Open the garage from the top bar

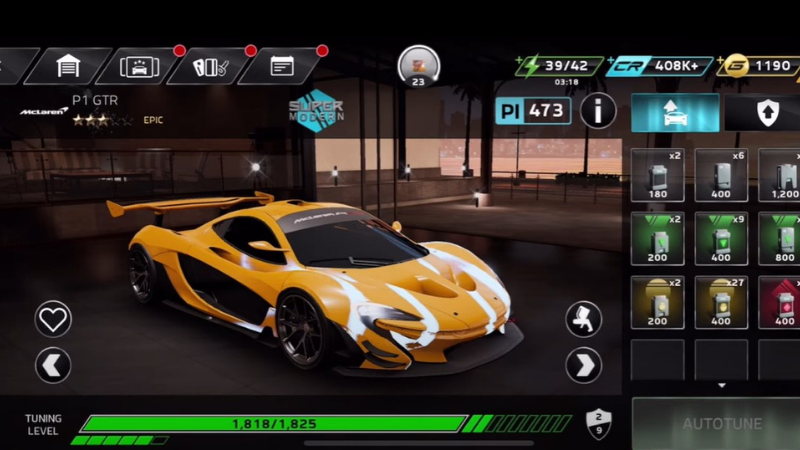click(67, 66)
